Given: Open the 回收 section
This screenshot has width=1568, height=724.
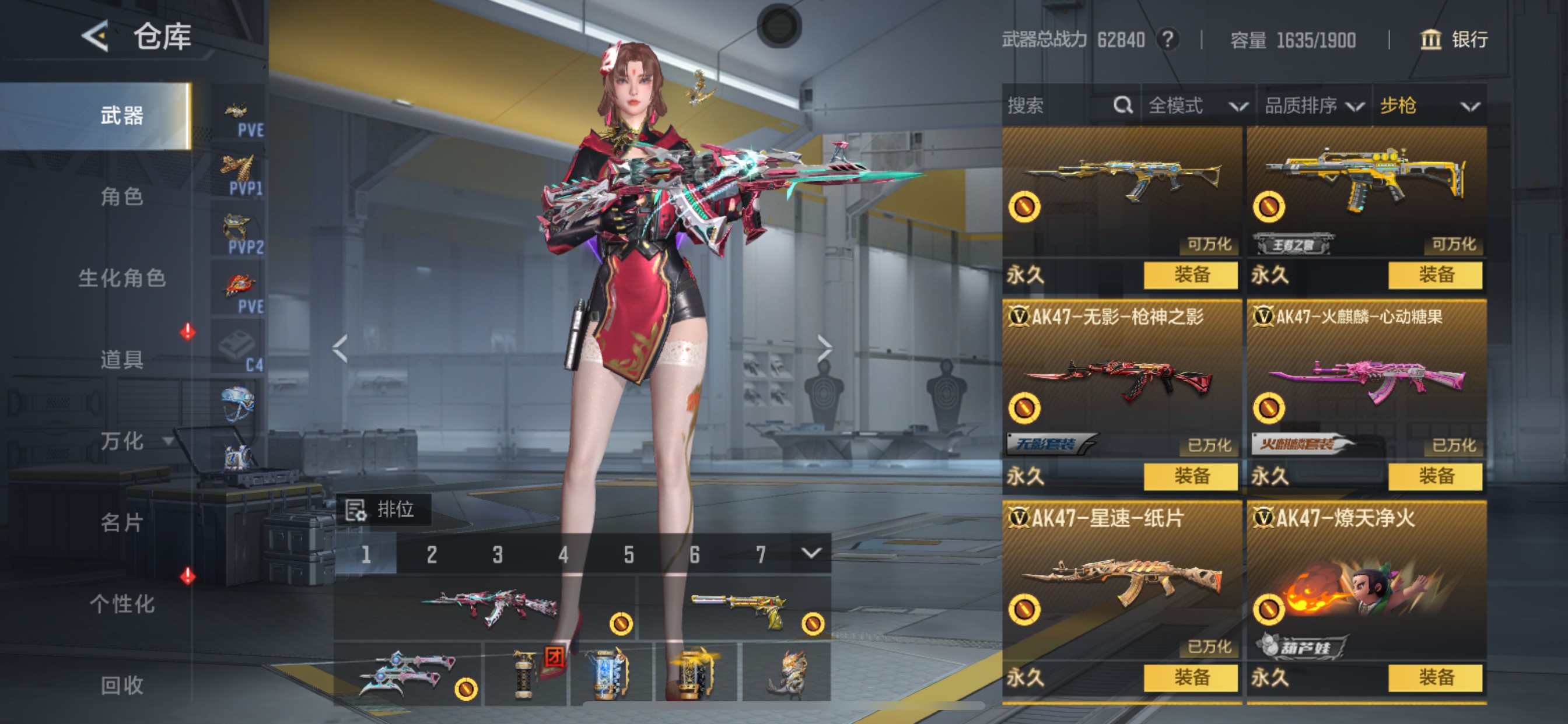Looking at the screenshot, I should click(x=122, y=686).
